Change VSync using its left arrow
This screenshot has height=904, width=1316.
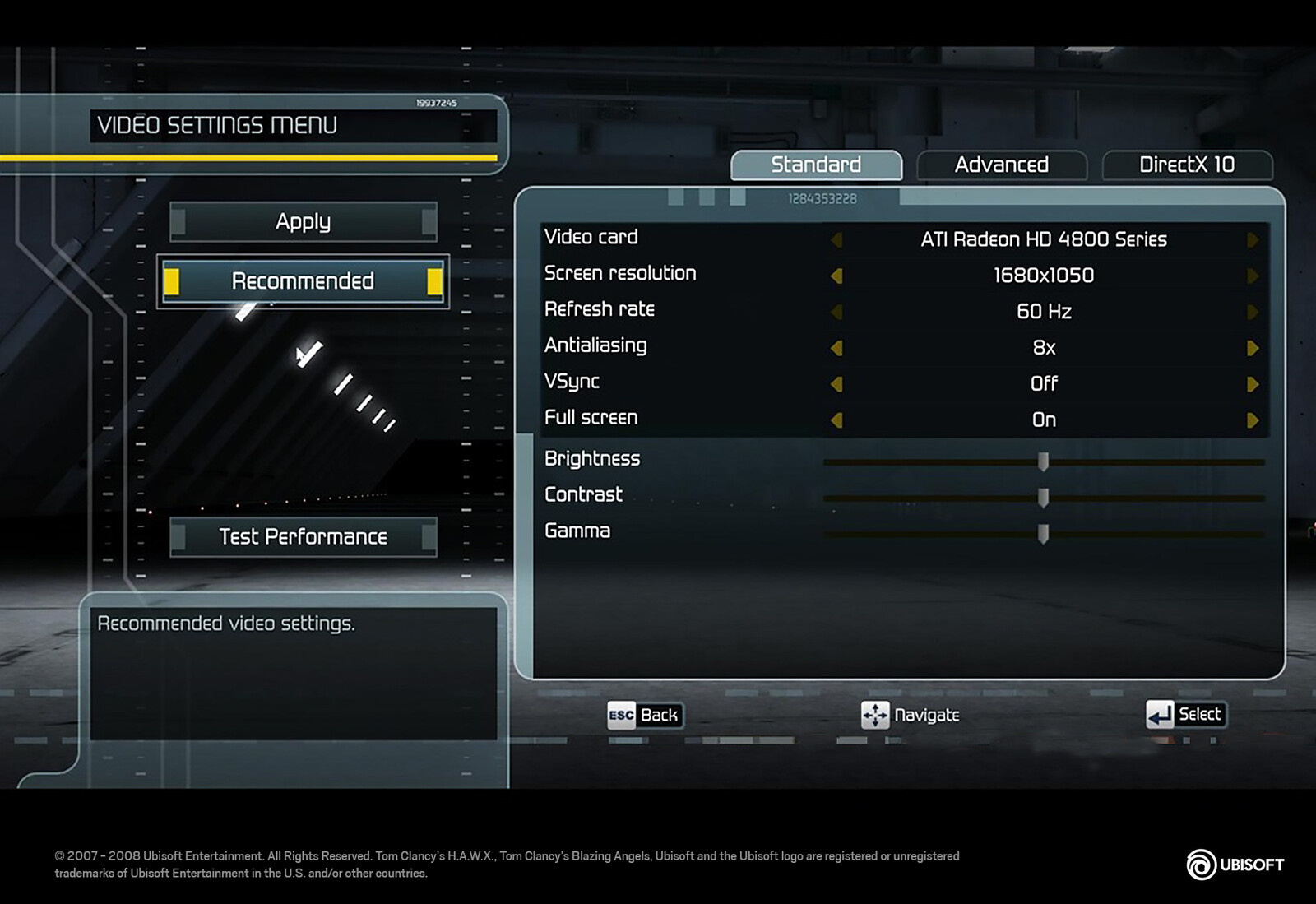tap(836, 384)
